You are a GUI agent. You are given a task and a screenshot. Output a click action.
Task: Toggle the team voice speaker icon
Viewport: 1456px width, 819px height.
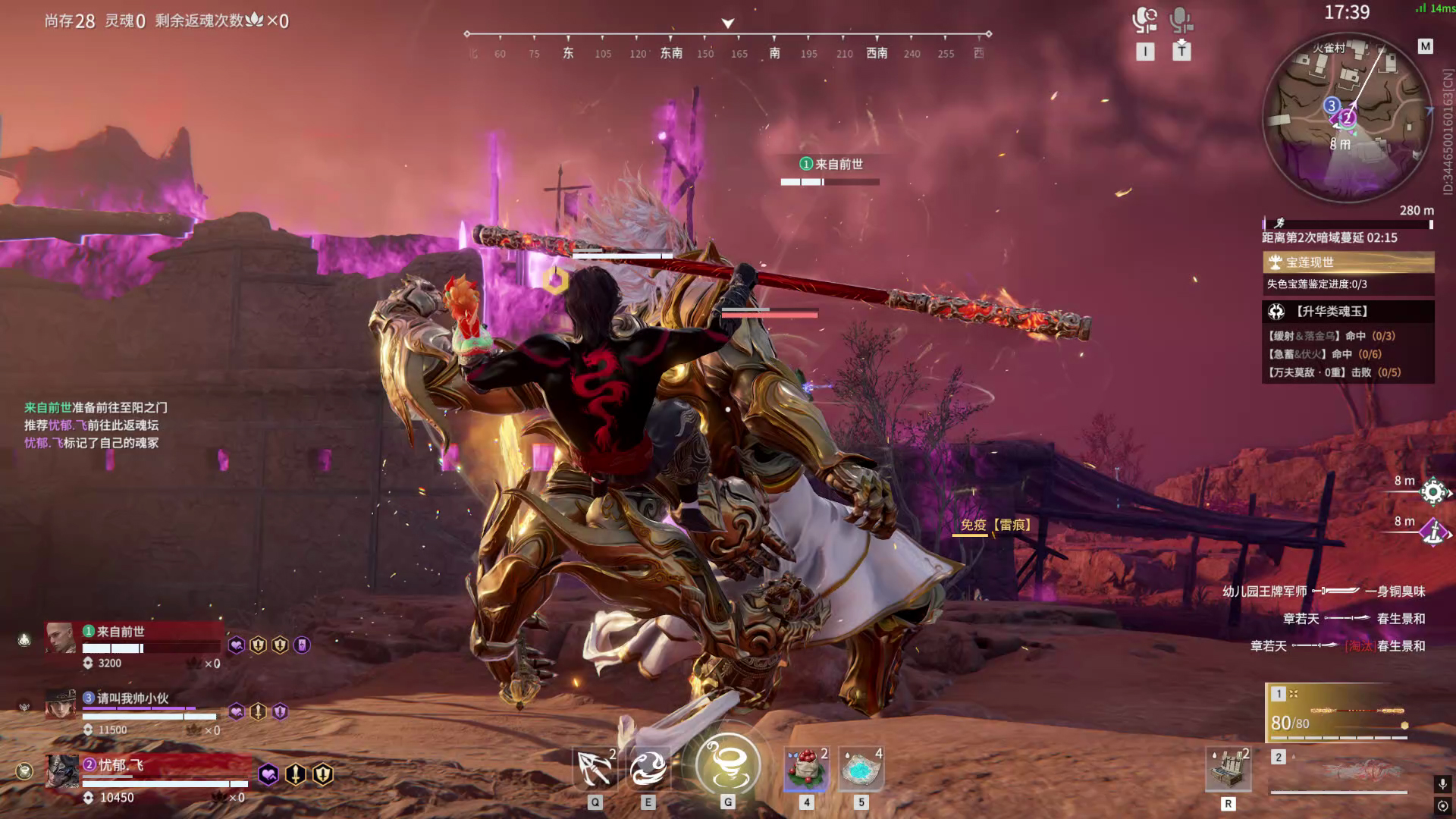1144,20
